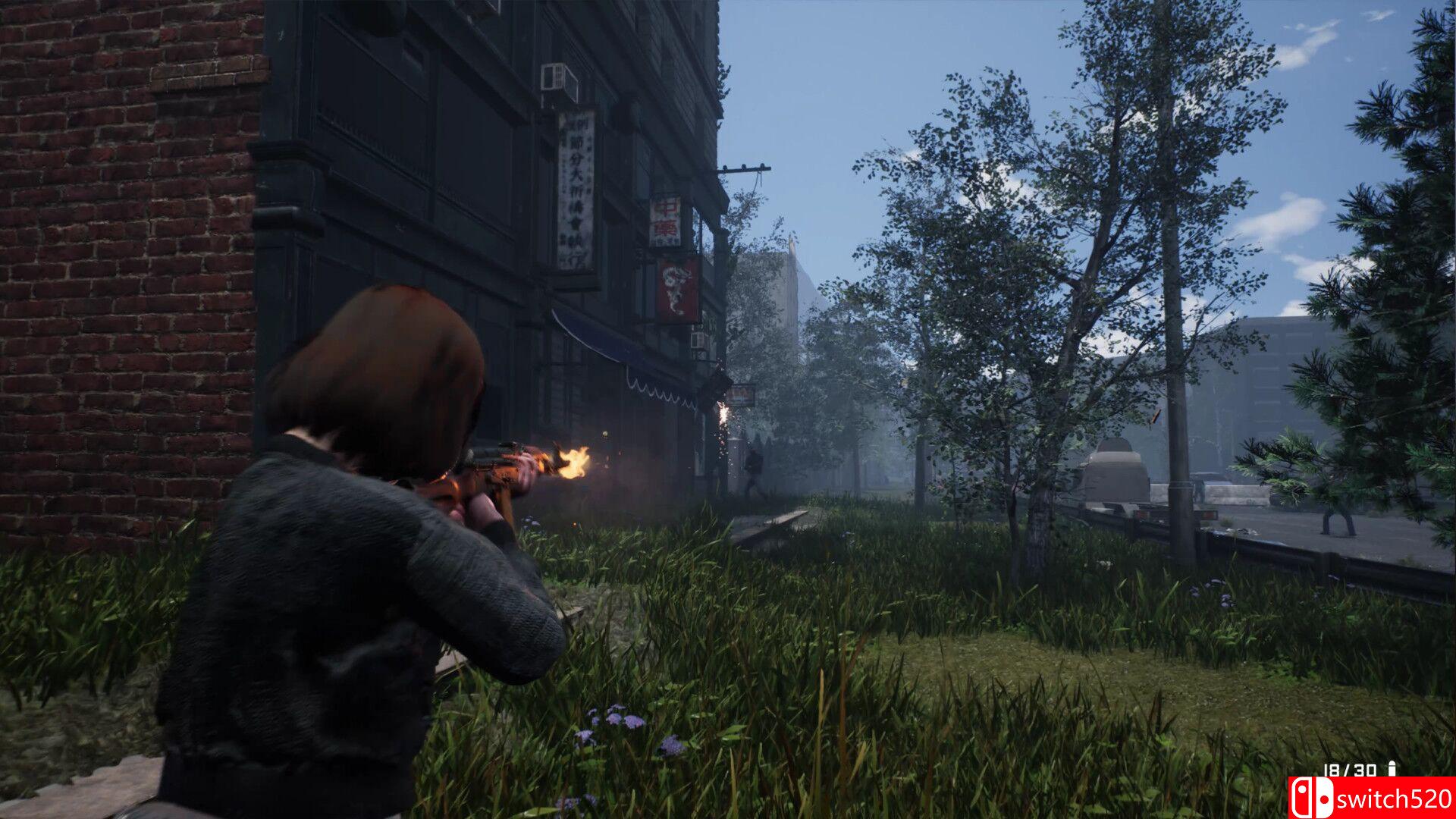
Task: Click the bullet icon beside the ammo count
Action: tap(1392, 769)
